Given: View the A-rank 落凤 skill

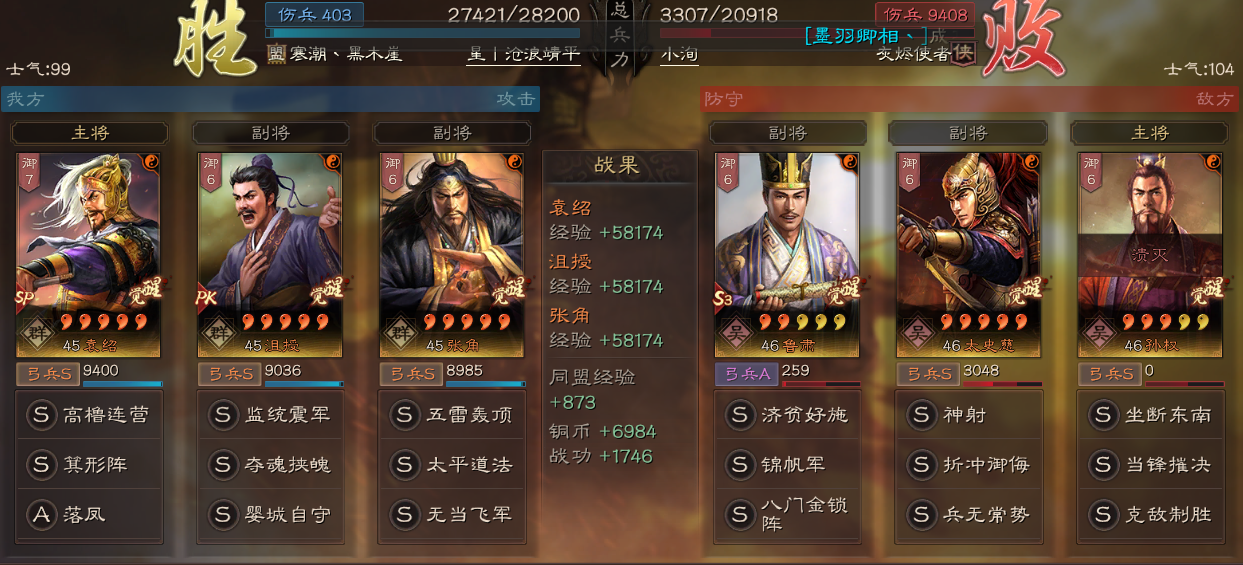Looking at the screenshot, I should point(90,514).
